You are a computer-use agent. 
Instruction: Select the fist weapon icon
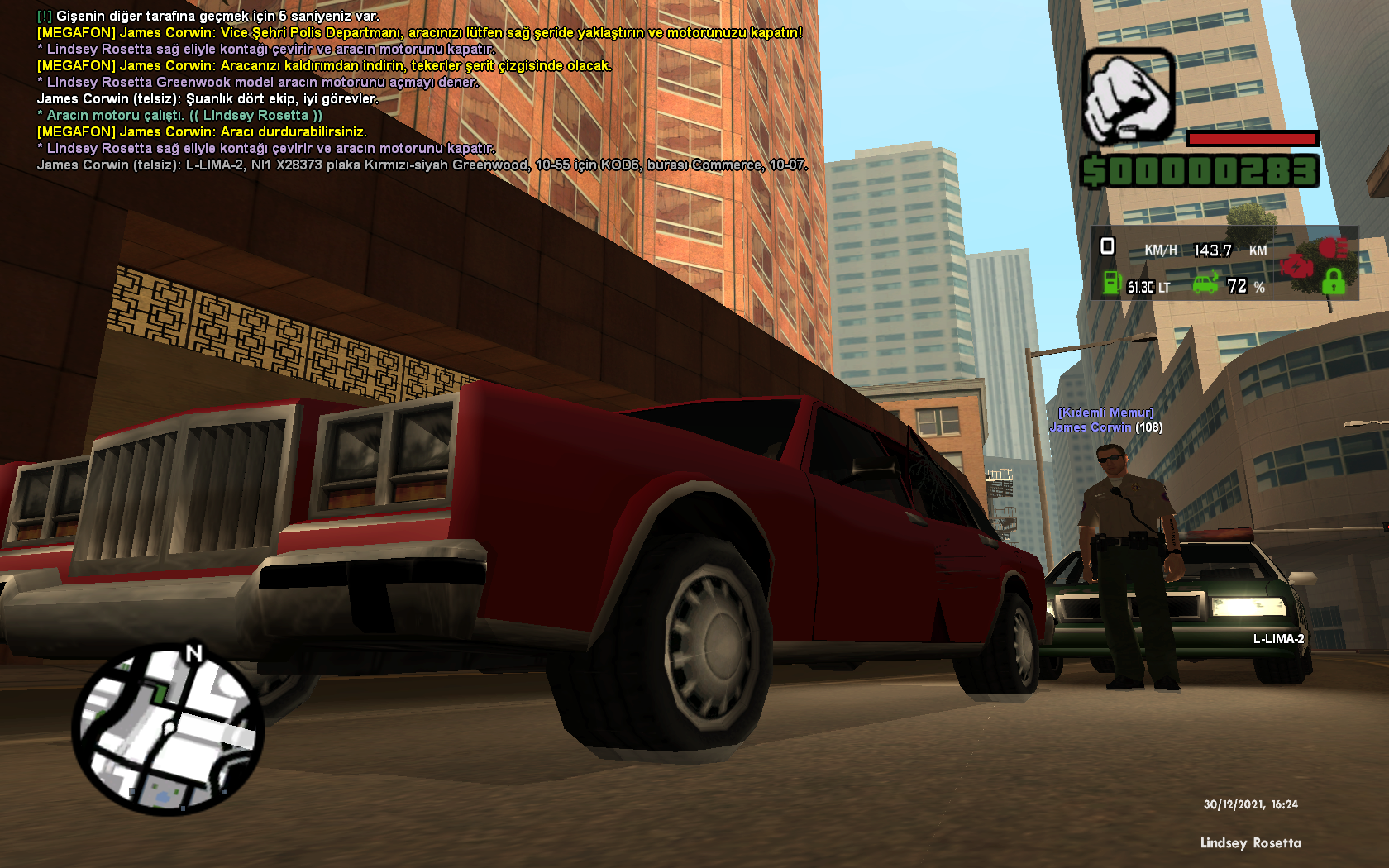point(1128,95)
